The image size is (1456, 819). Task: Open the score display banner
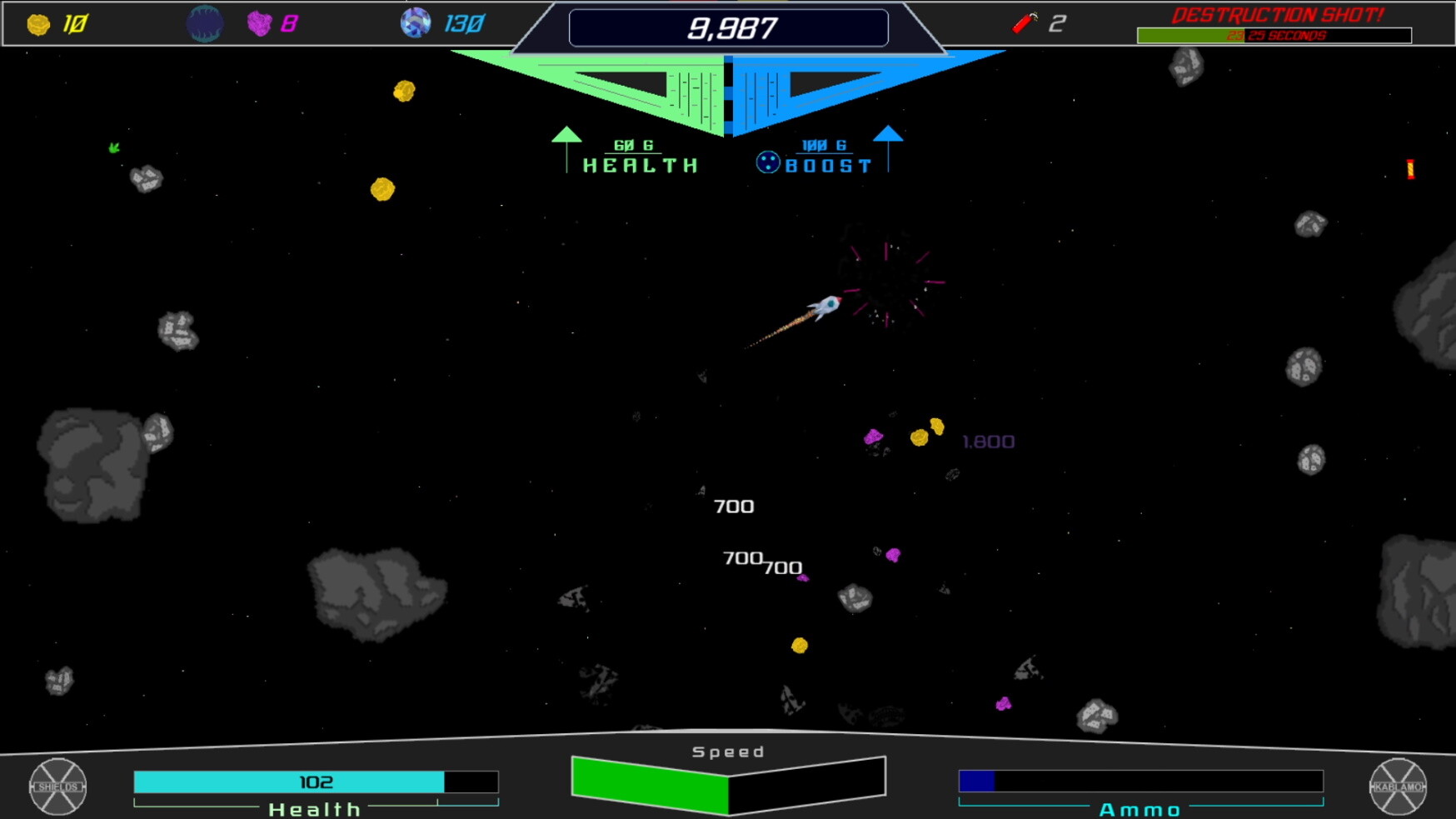pyautogui.click(x=729, y=25)
